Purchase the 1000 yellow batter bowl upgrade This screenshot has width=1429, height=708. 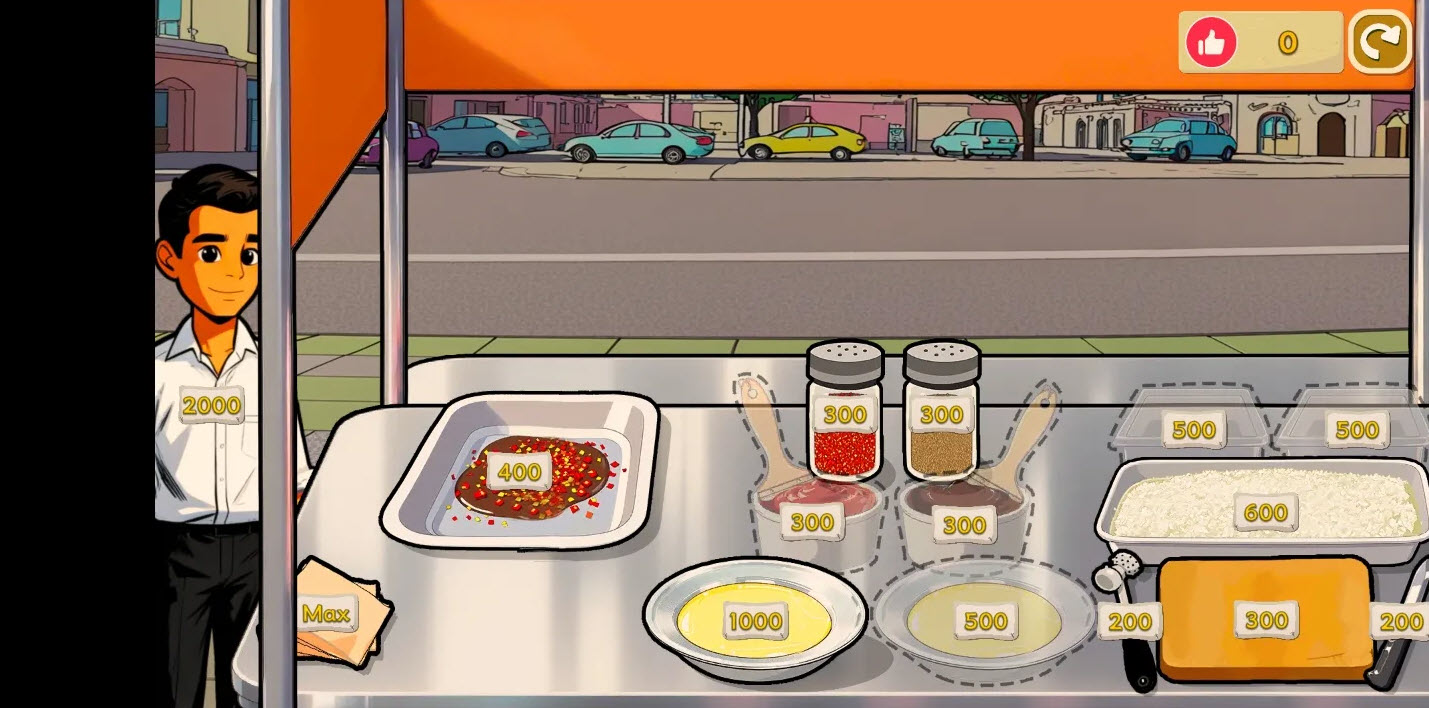pyautogui.click(x=755, y=621)
